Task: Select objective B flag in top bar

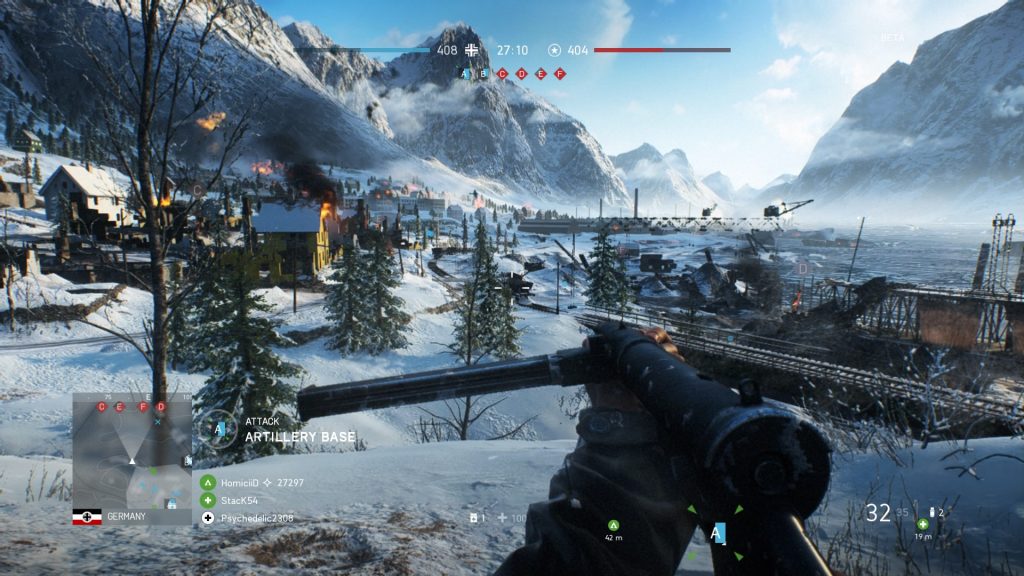Action: [x=483, y=73]
